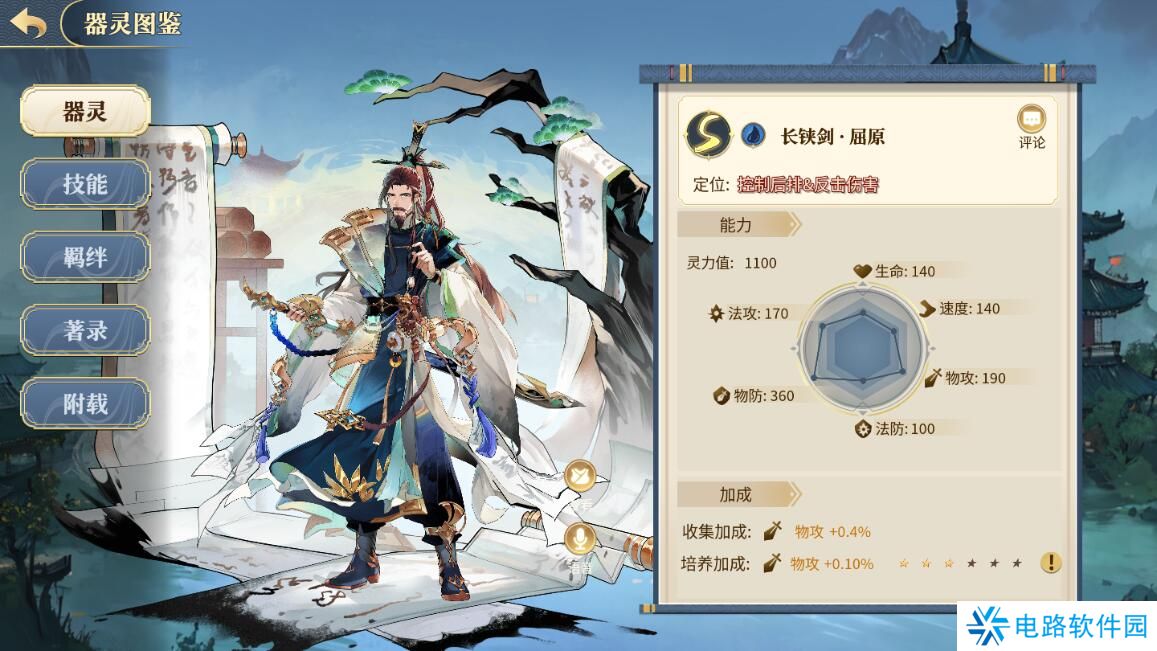The image size is (1157, 651).
Task: Select the 器灵 tab
Action: [85, 111]
